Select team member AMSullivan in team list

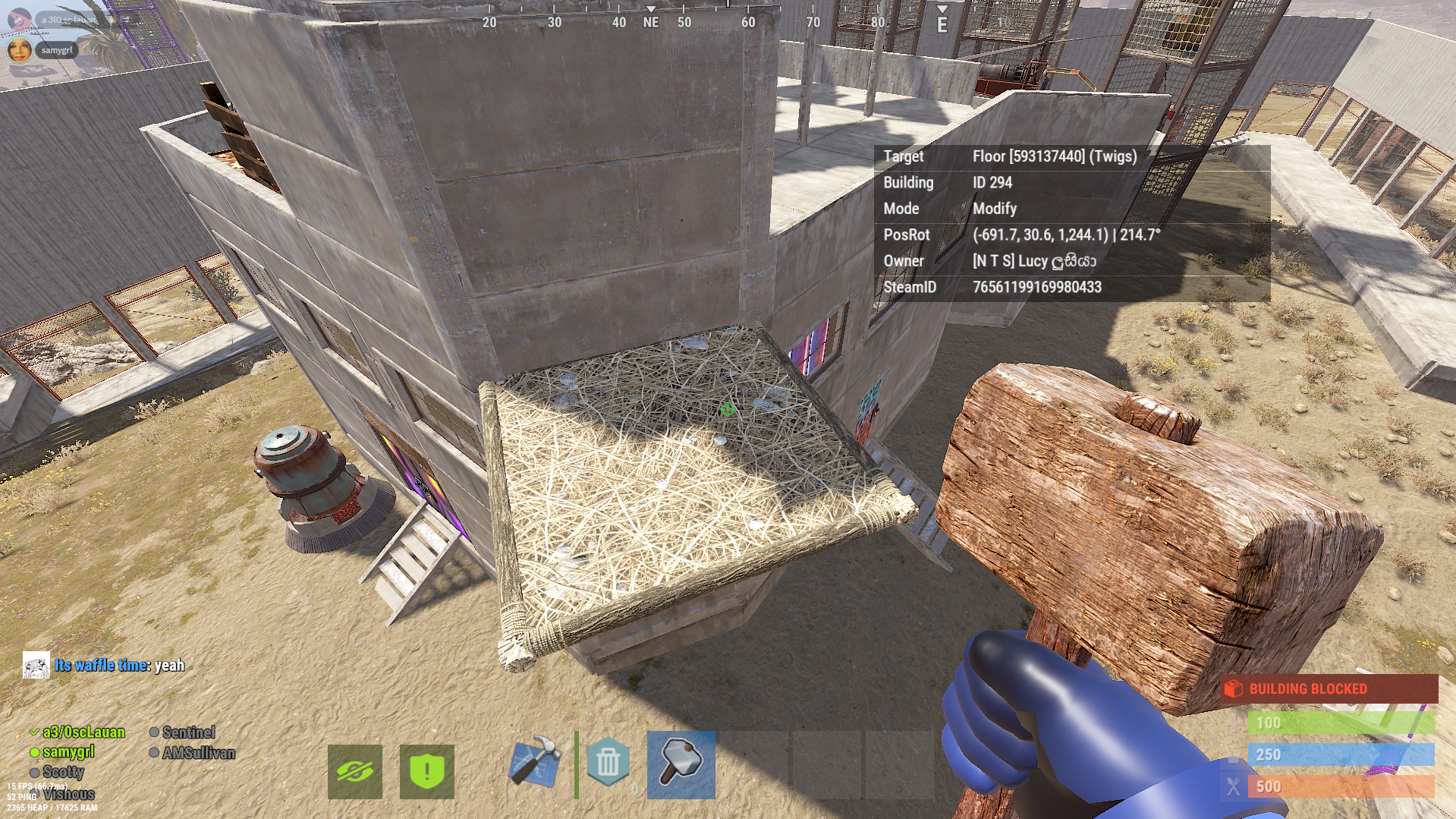pos(198,753)
